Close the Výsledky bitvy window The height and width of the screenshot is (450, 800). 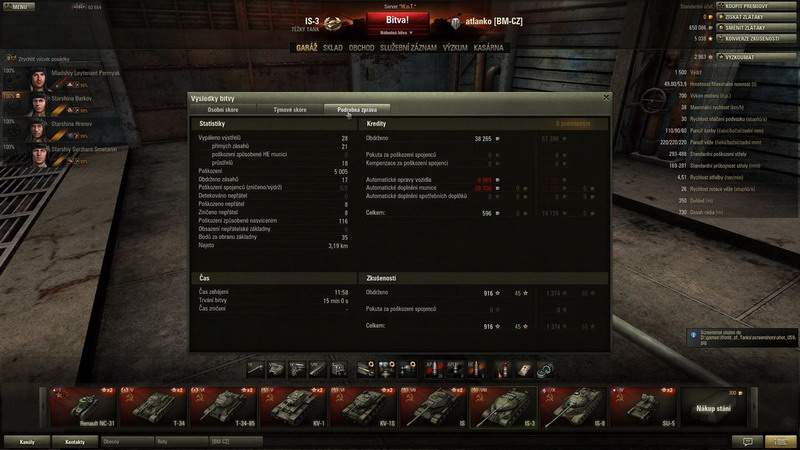click(605, 97)
